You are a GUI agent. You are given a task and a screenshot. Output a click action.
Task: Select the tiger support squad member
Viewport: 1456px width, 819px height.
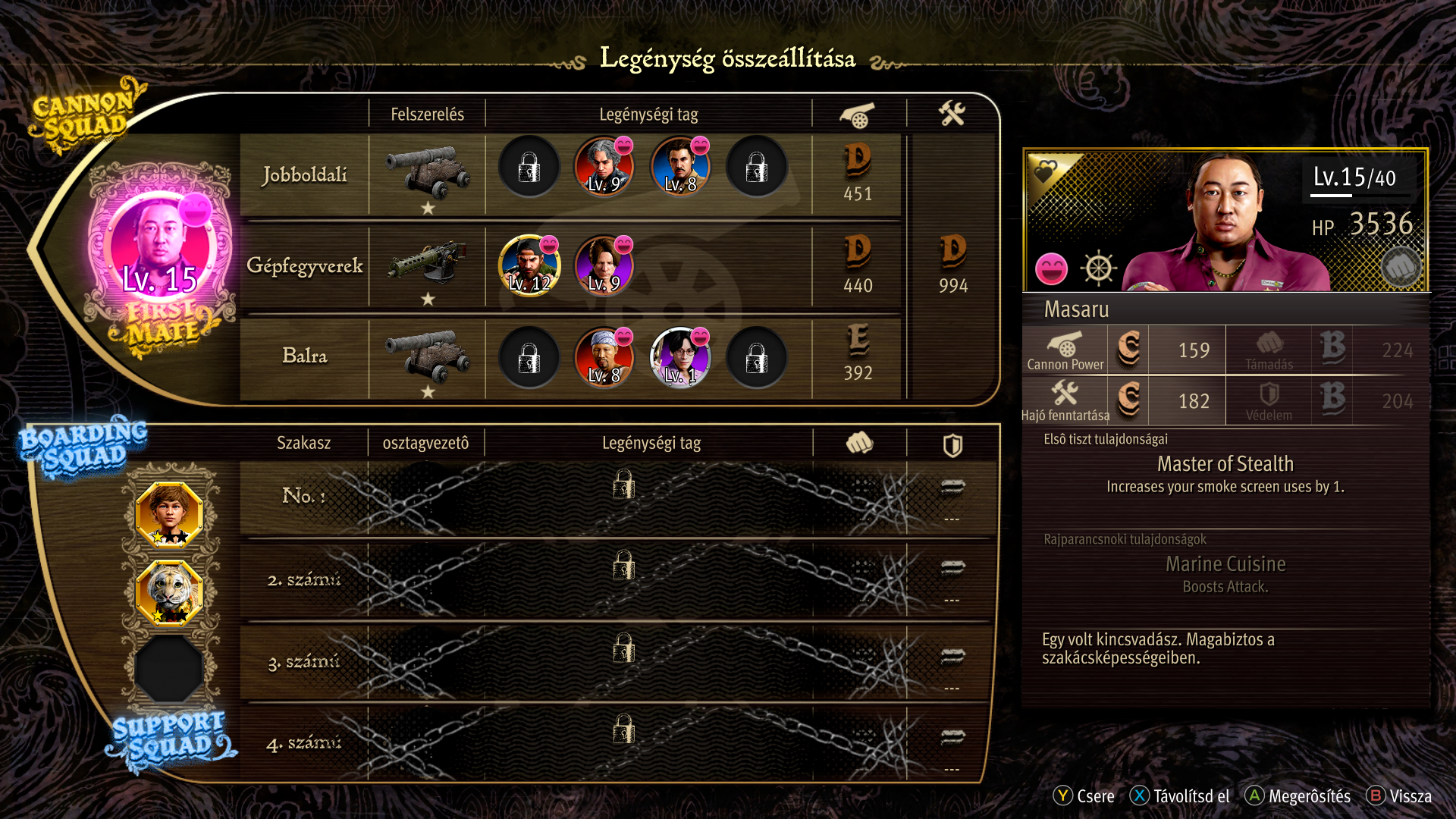[169, 592]
